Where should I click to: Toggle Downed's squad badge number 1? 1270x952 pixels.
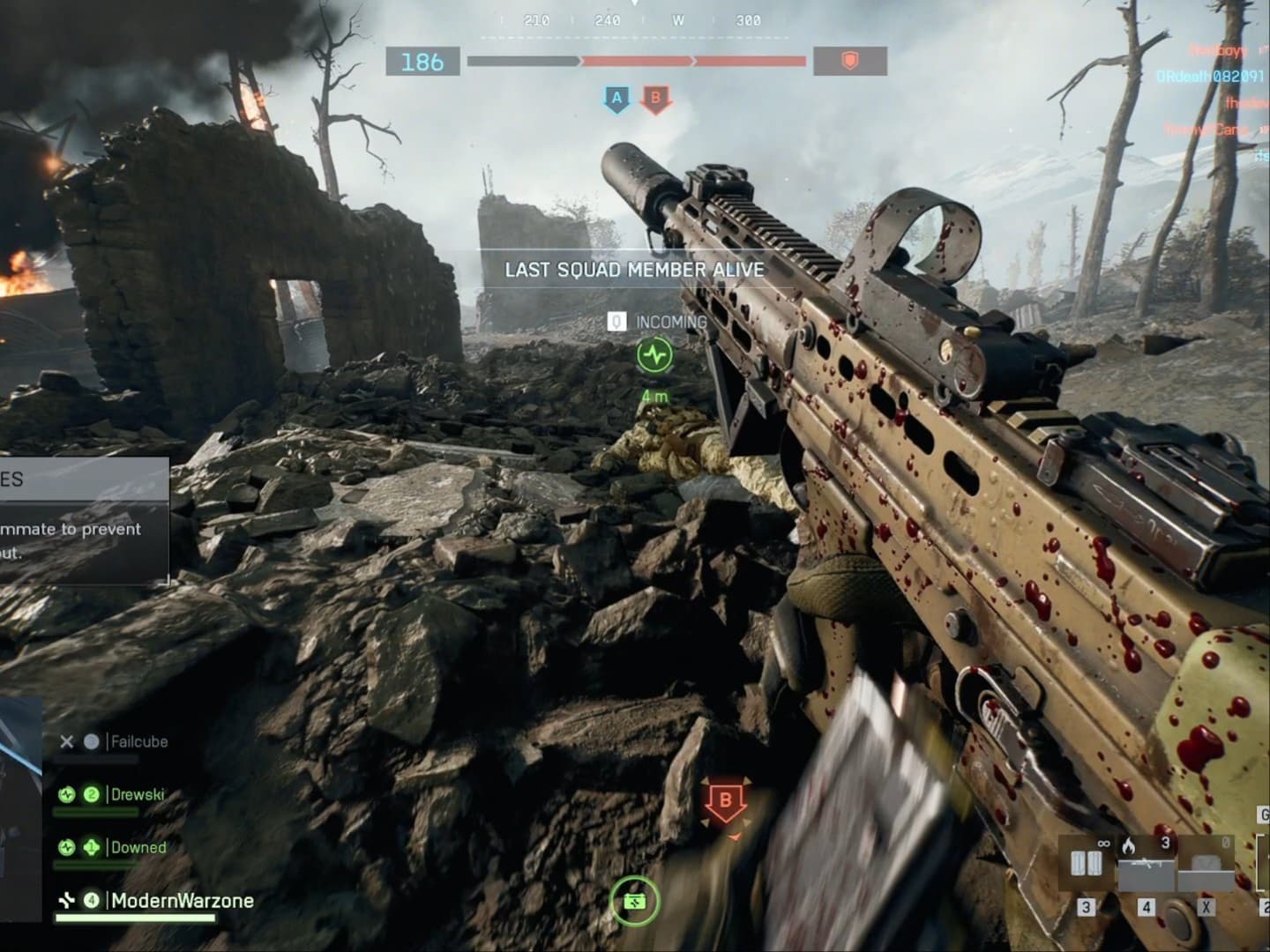click(x=91, y=847)
